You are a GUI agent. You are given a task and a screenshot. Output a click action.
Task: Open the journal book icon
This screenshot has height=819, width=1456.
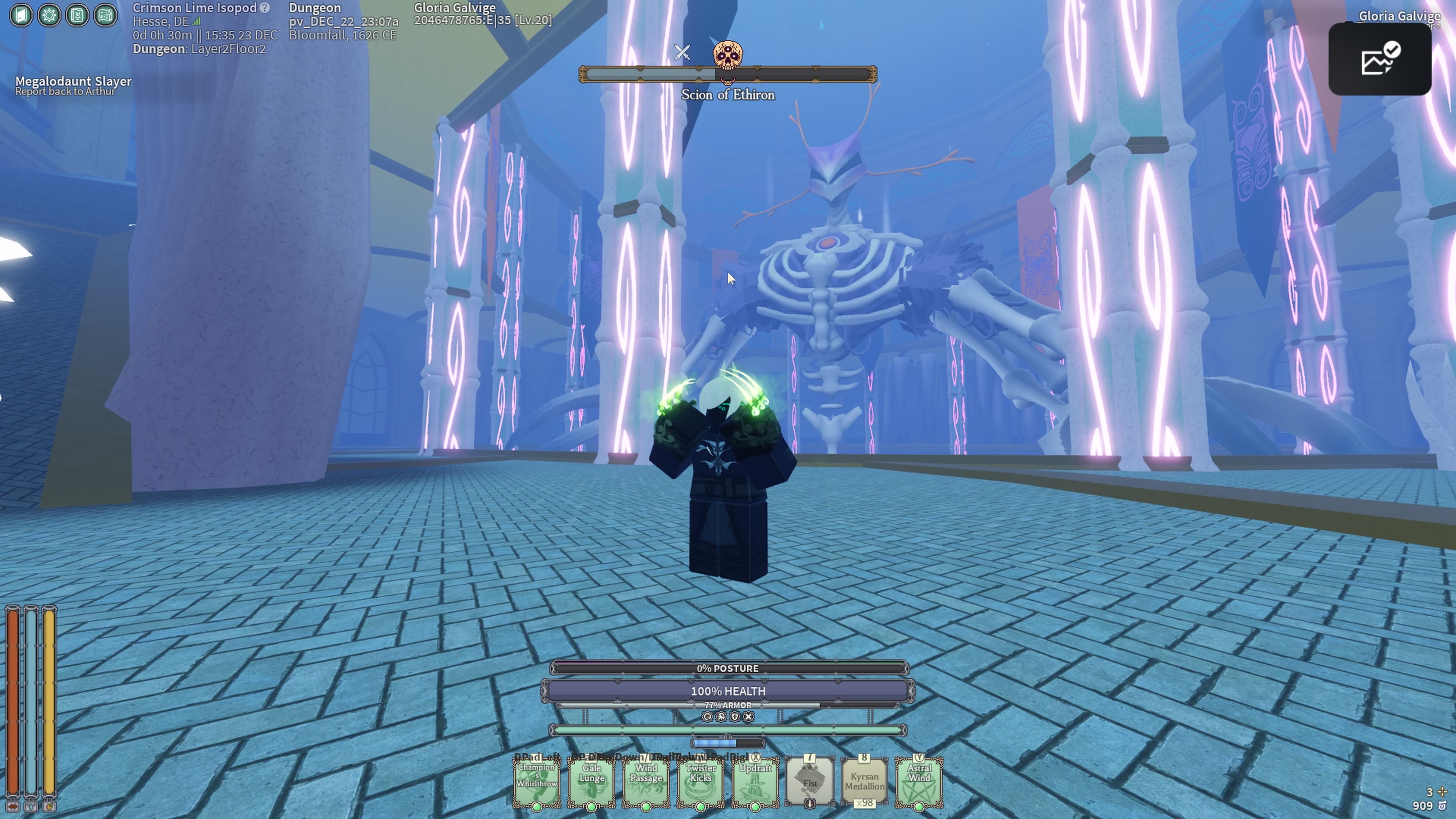[77, 15]
